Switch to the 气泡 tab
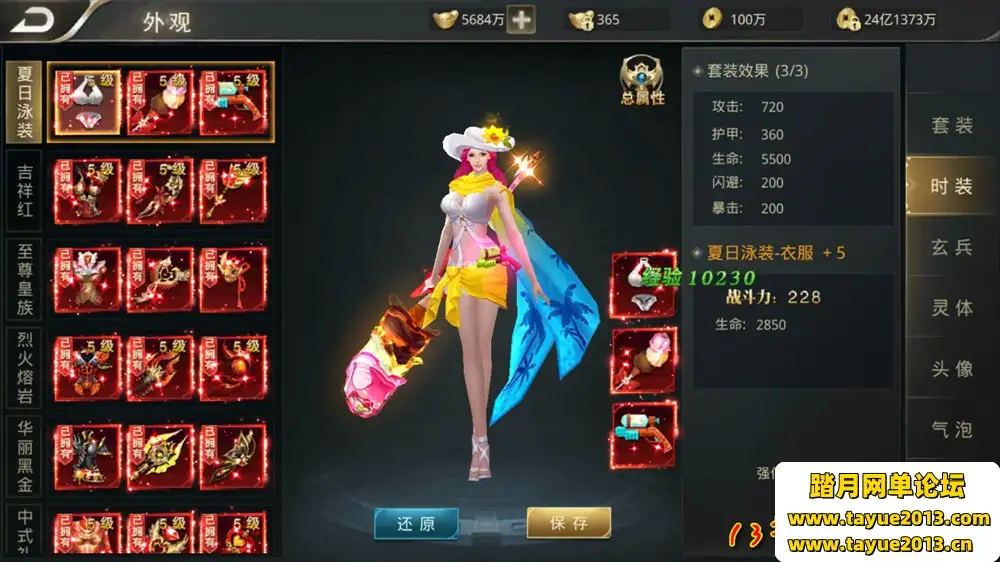This screenshot has width=1000, height=562. pyautogui.click(x=951, y=430)
